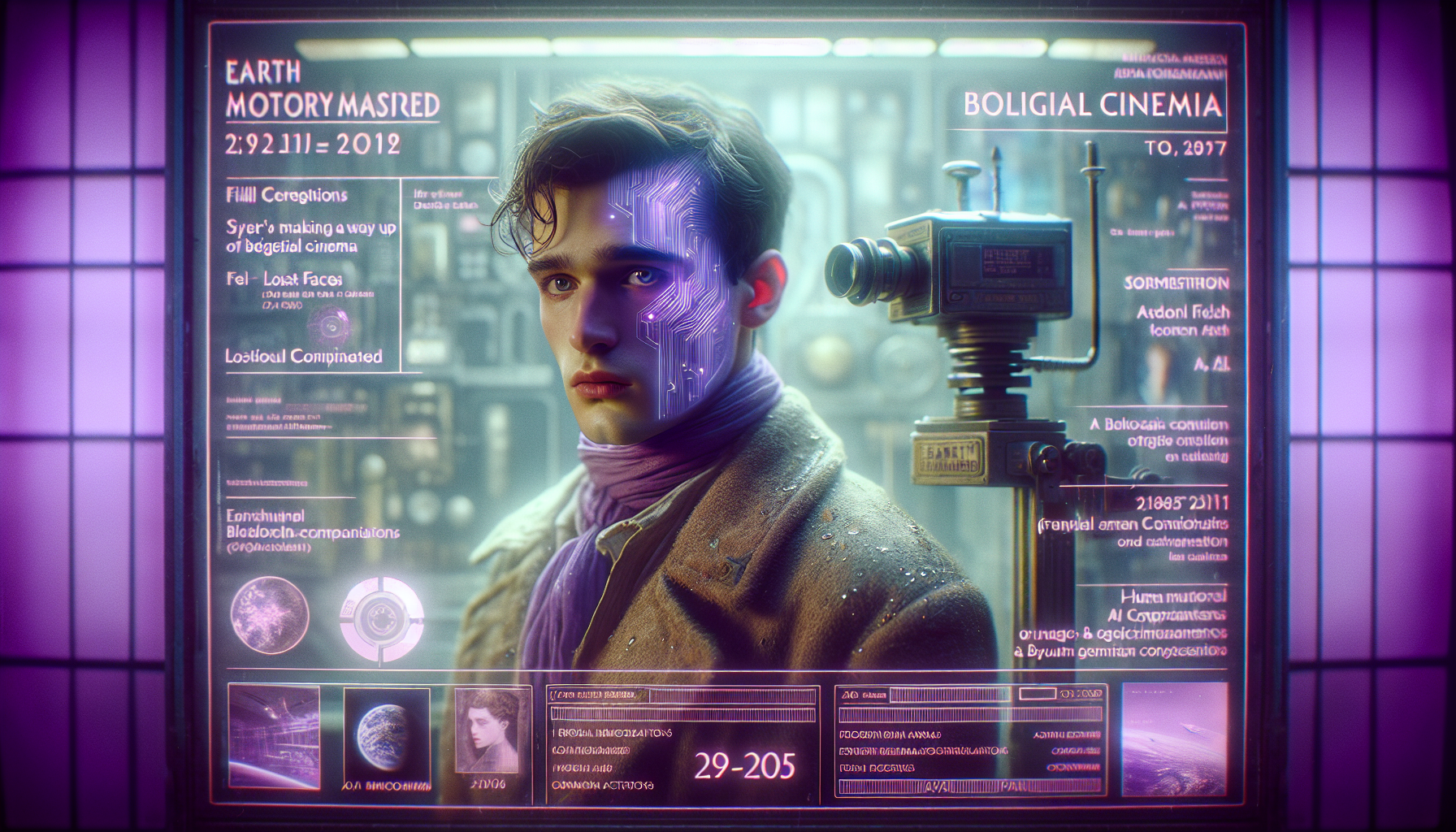Open the Boligial Cinemia heading

1092,105
